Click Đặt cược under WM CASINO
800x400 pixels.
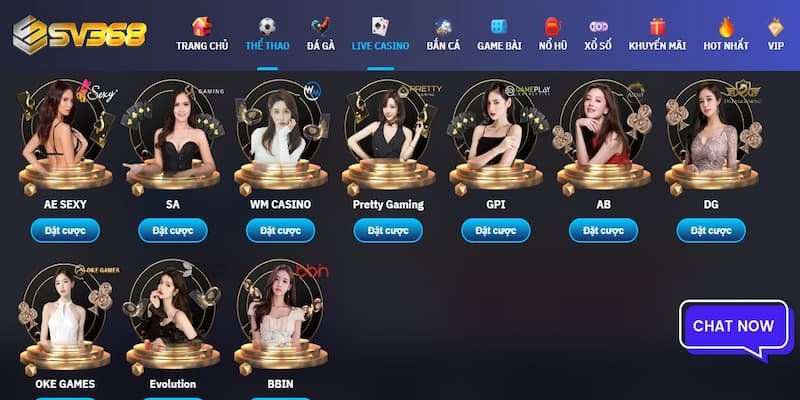281,231
